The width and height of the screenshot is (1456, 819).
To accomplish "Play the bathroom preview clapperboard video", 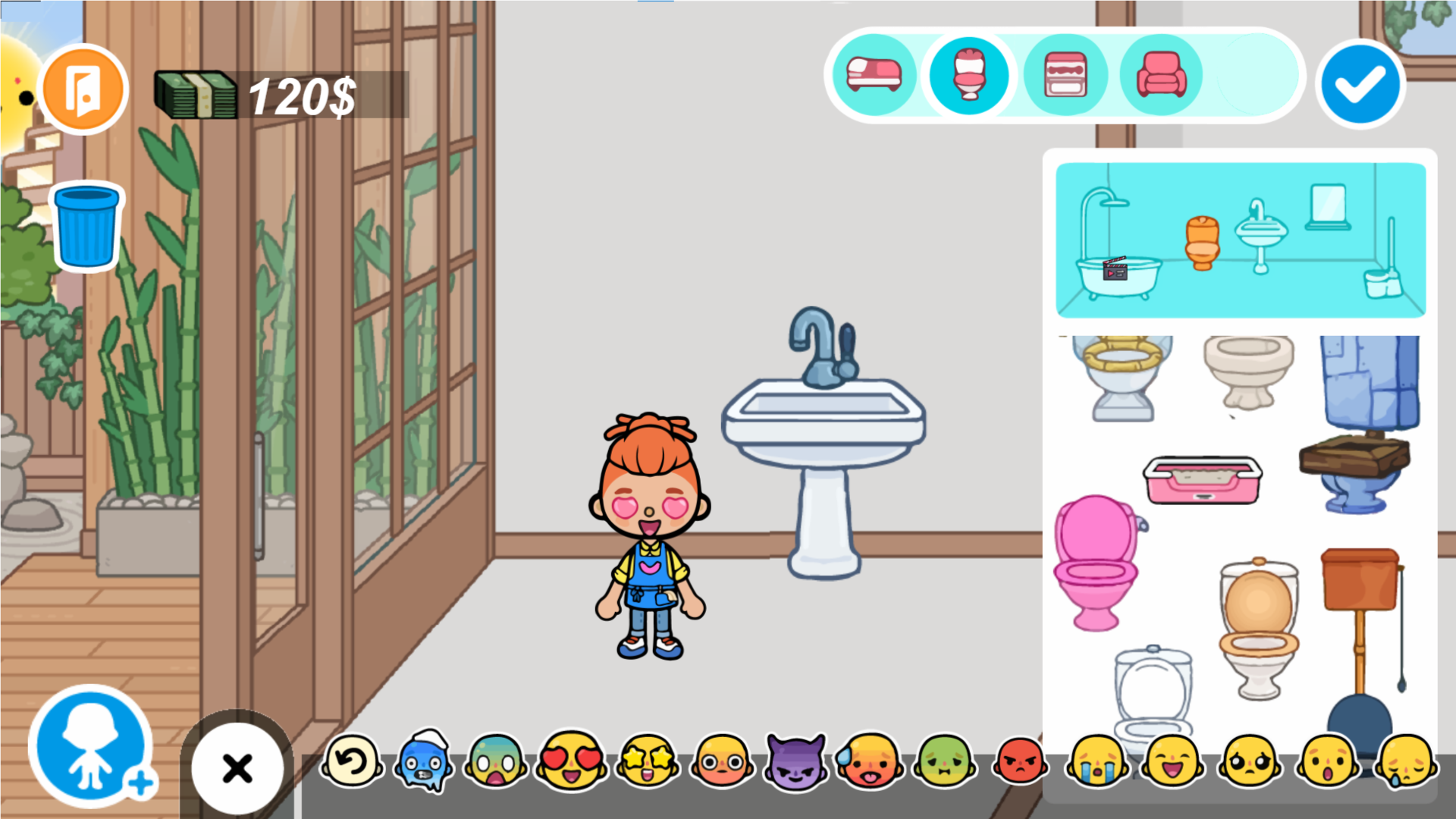I will [1115, 270].
